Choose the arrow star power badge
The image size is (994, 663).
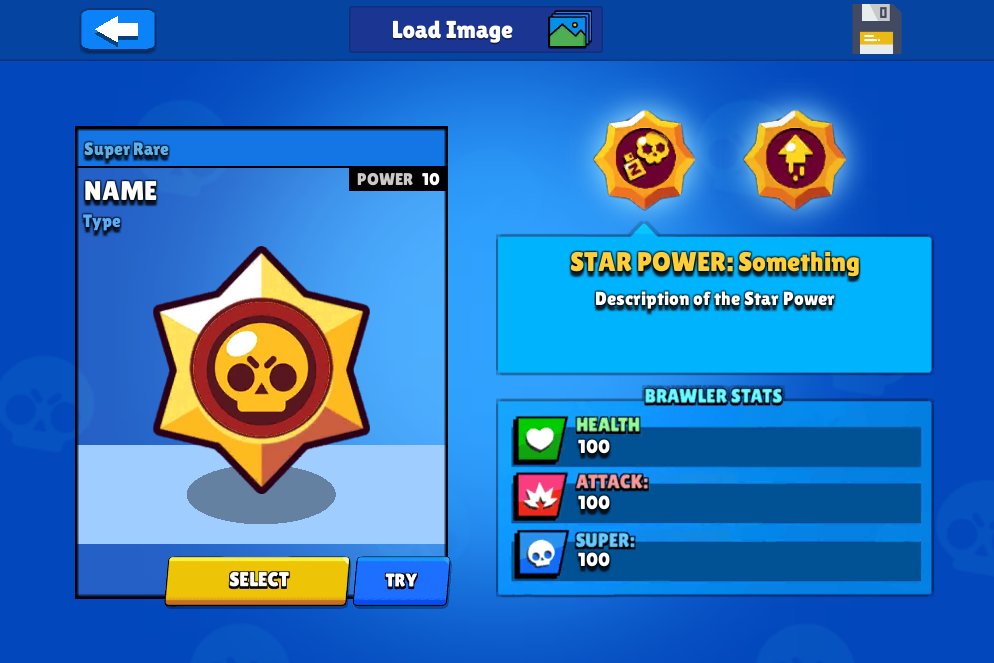click(x=794, y=160)
